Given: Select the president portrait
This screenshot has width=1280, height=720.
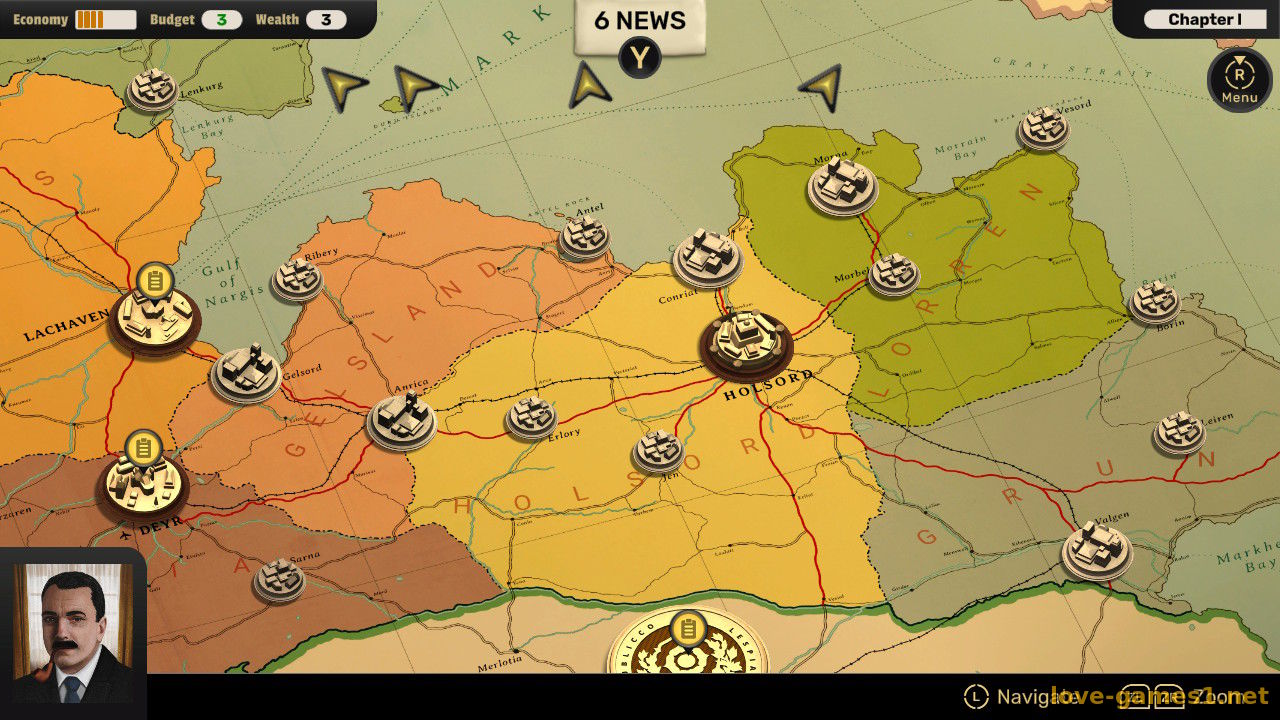Looking at the screenshot, I should 72,633.
